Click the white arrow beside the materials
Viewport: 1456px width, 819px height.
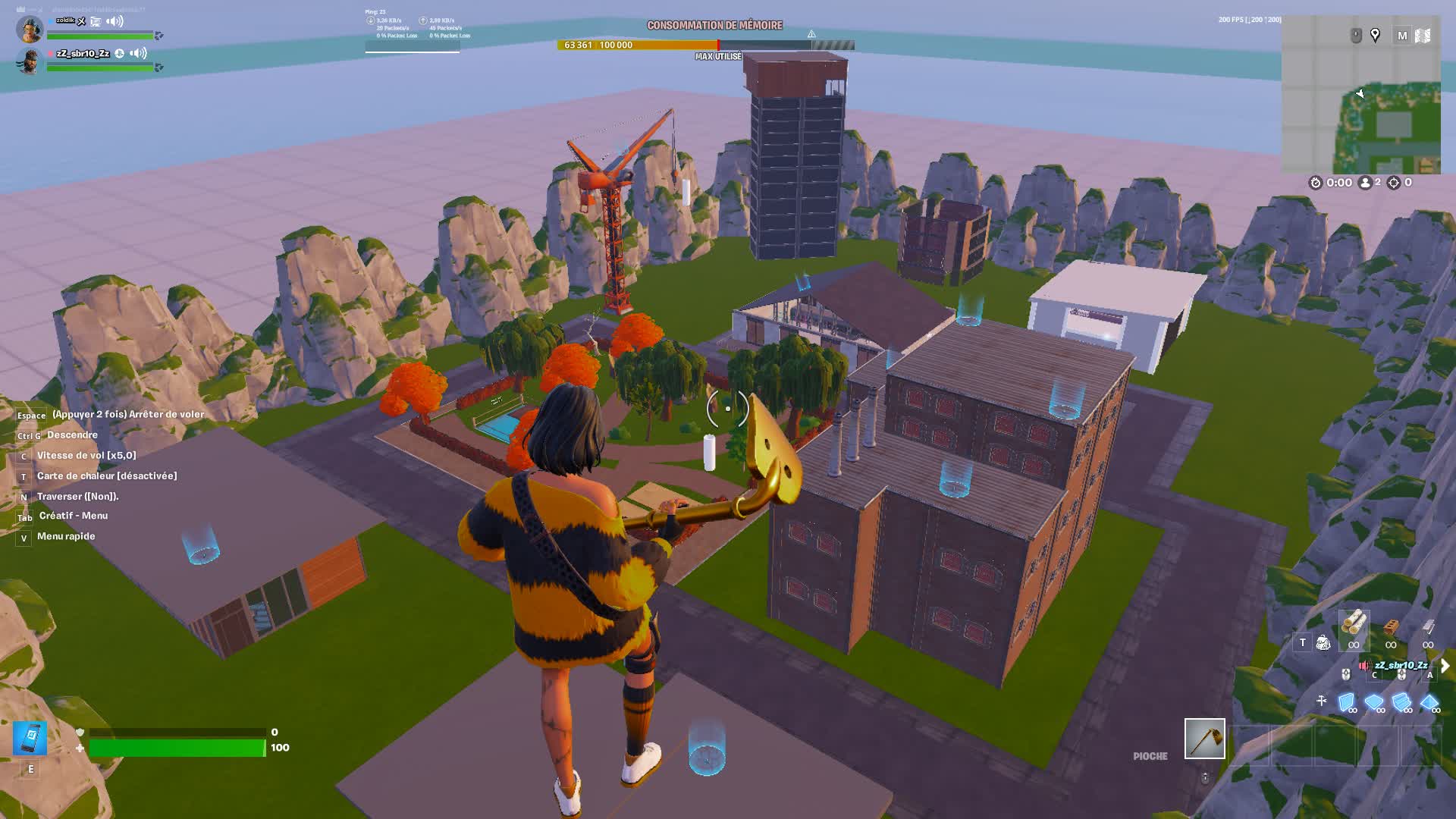[1445, 666]
